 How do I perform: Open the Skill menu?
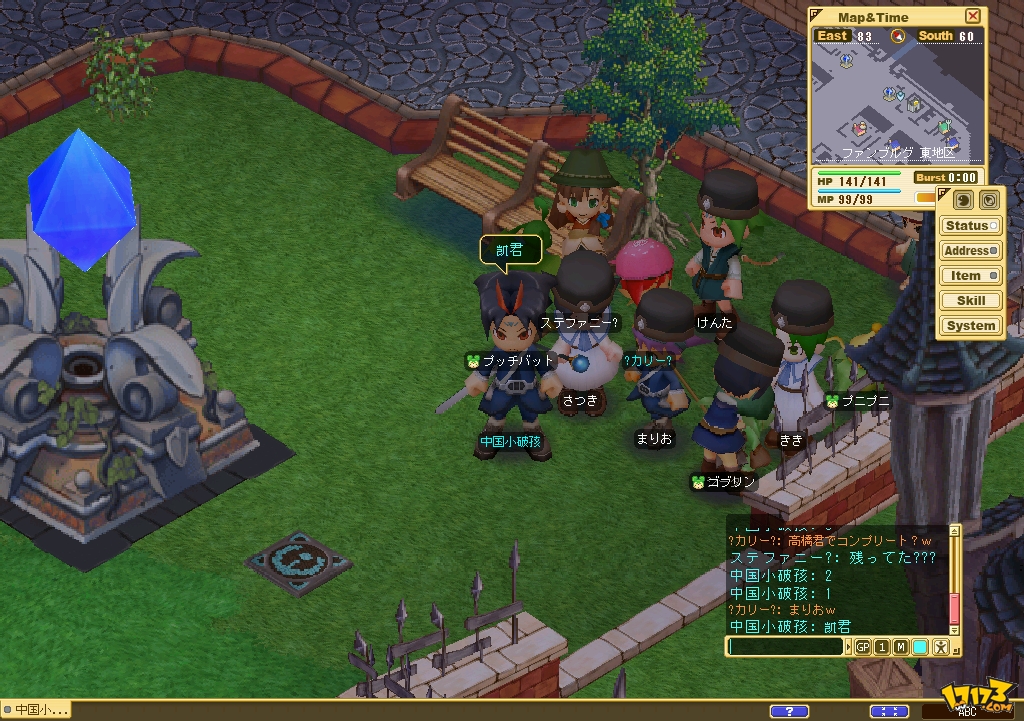pos(970,300)
